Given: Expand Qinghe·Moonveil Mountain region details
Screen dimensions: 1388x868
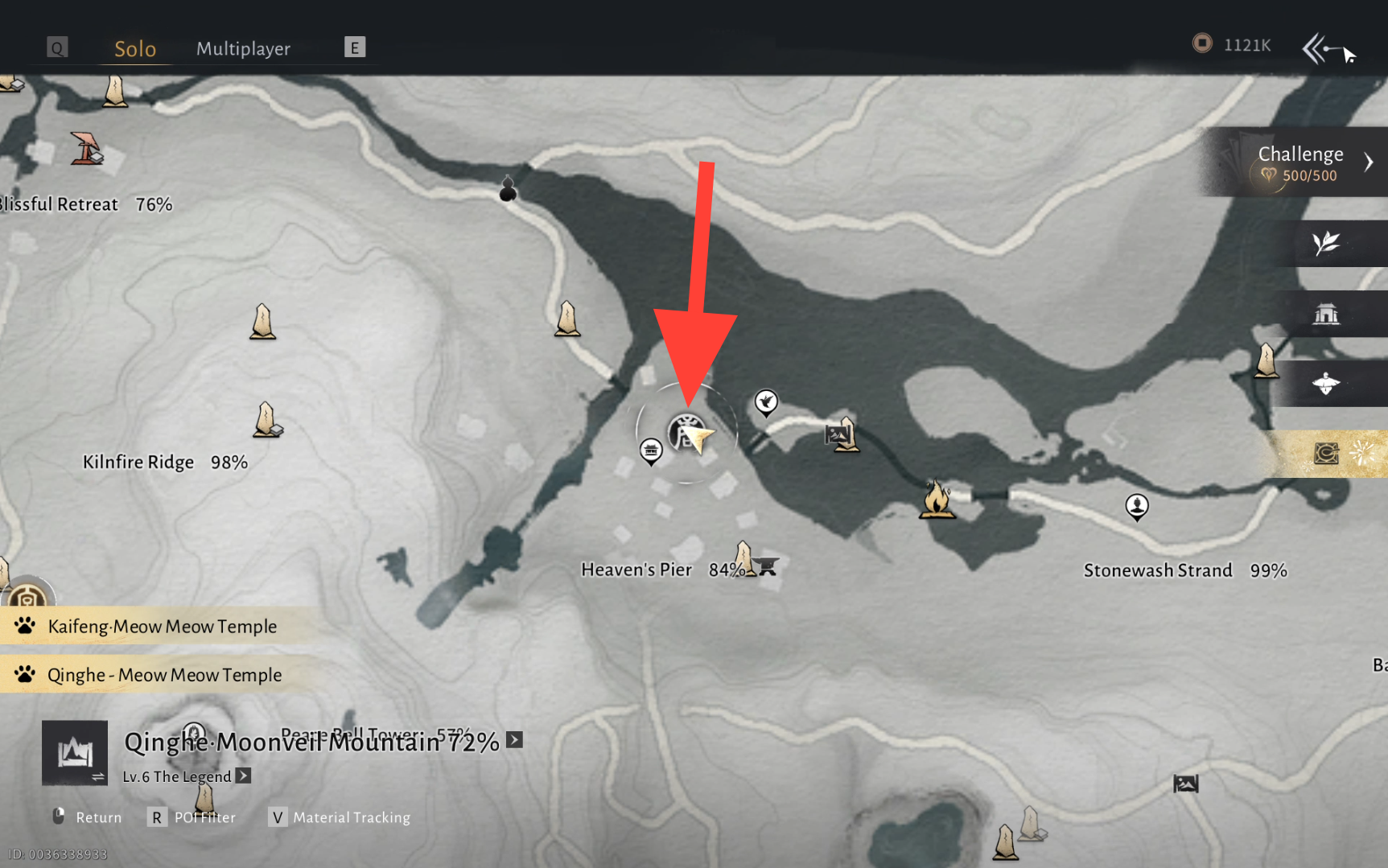Looking at the screenshot, I should [x=515, y=740].
